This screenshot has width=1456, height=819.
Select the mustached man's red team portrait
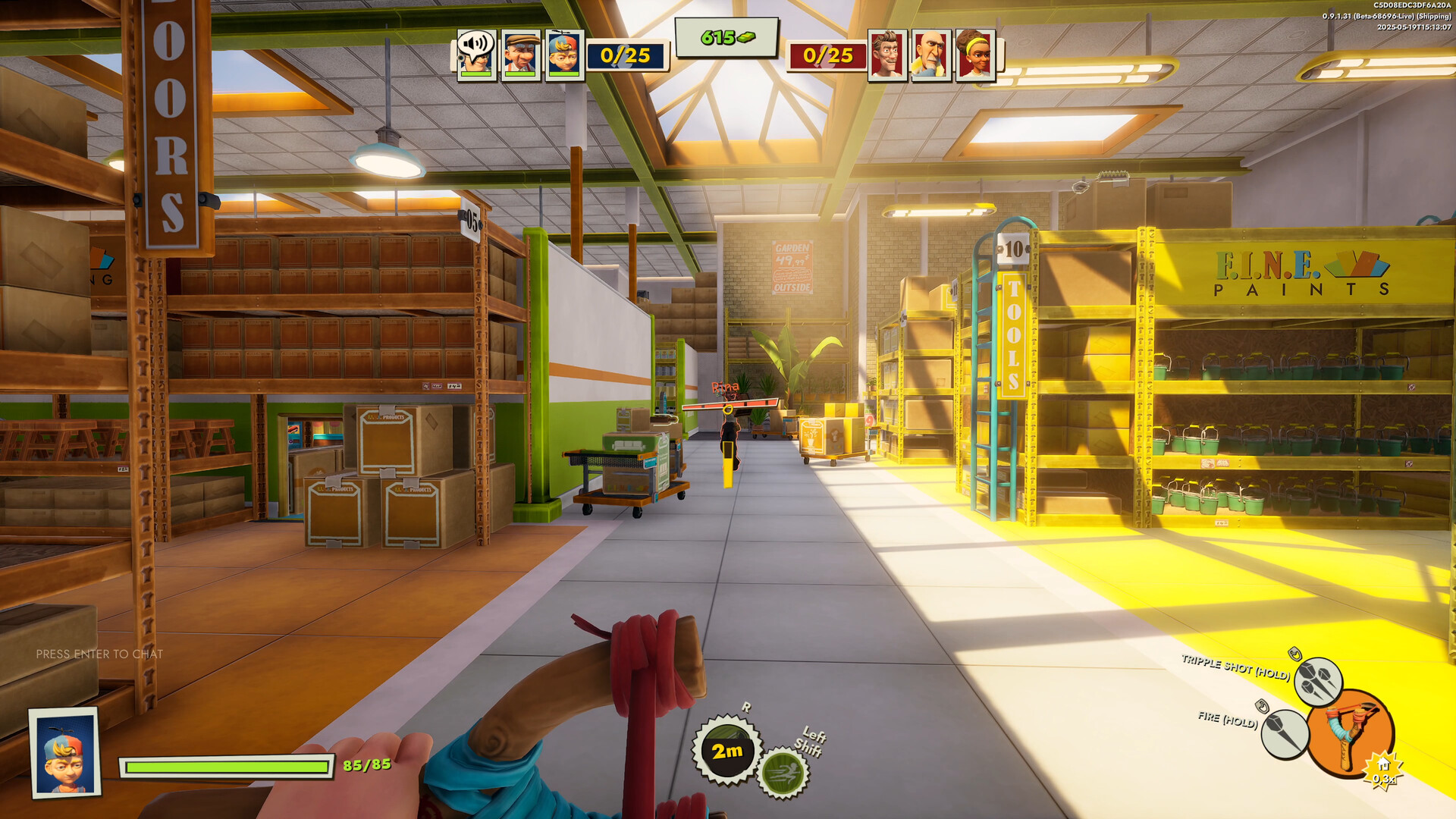click(886, 55)
